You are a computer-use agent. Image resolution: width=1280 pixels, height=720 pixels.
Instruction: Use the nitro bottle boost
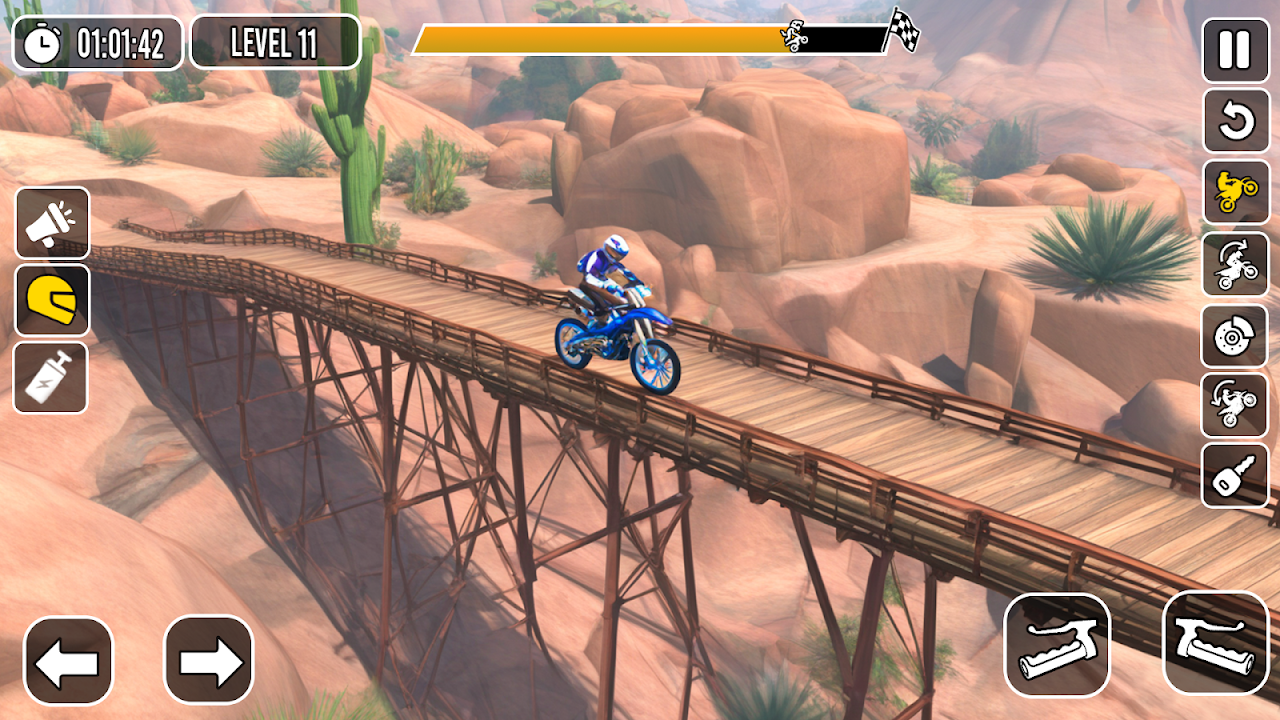pyautogui.click(x=51, y=377)
